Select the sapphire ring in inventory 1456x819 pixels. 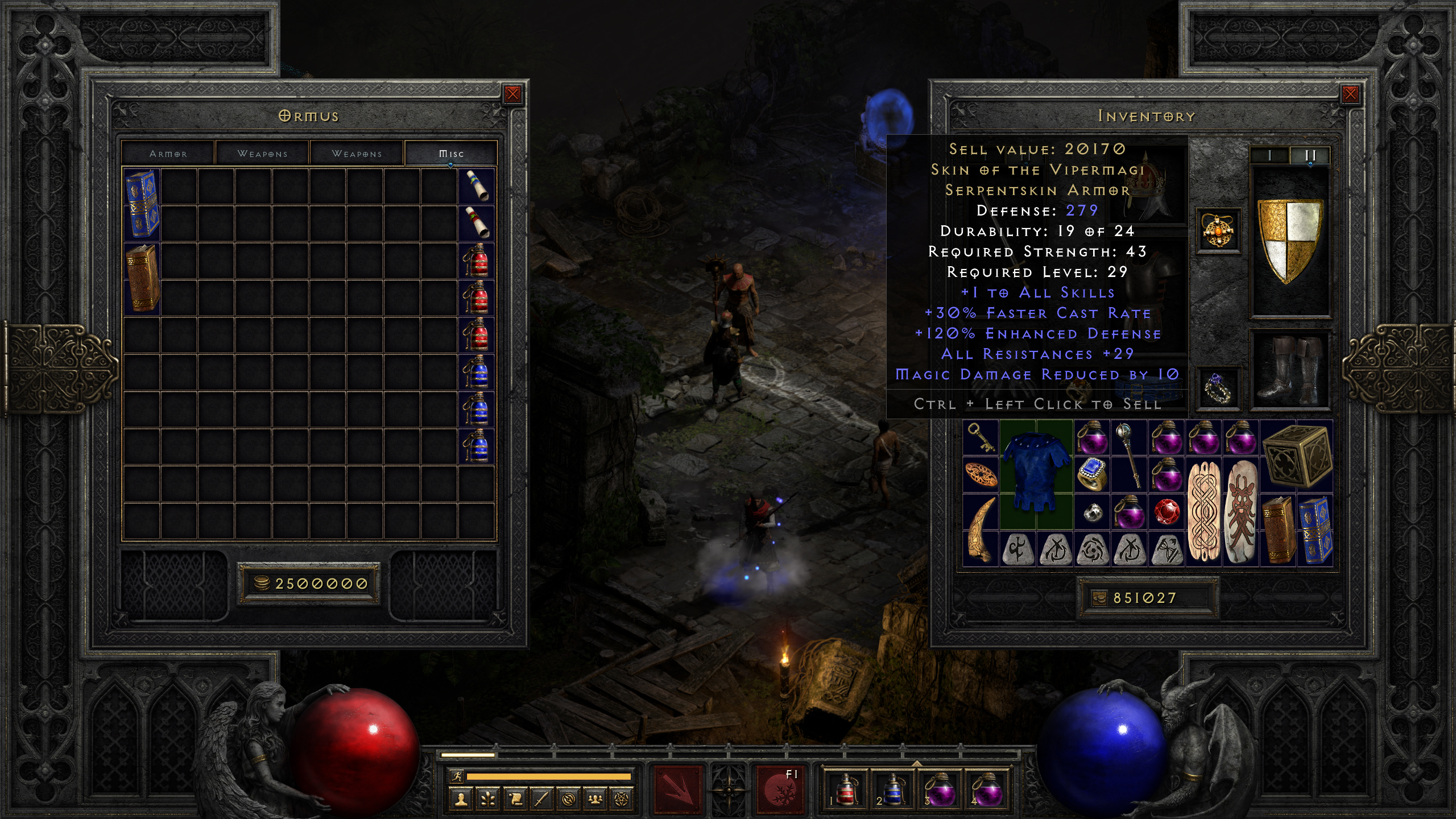coord(1092,474)
